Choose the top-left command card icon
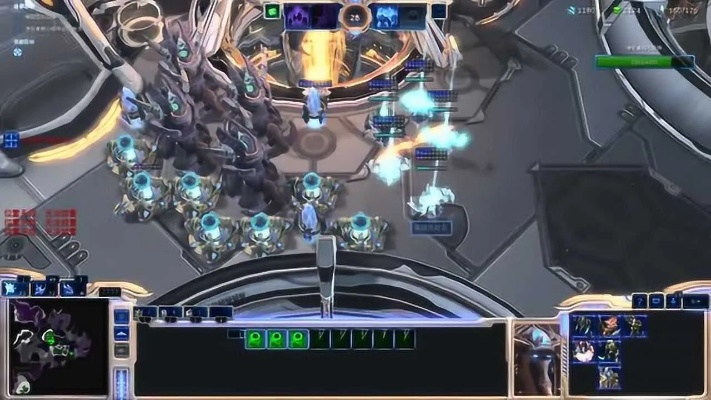Viewport: 711px width, 400px height. point(584,326)
